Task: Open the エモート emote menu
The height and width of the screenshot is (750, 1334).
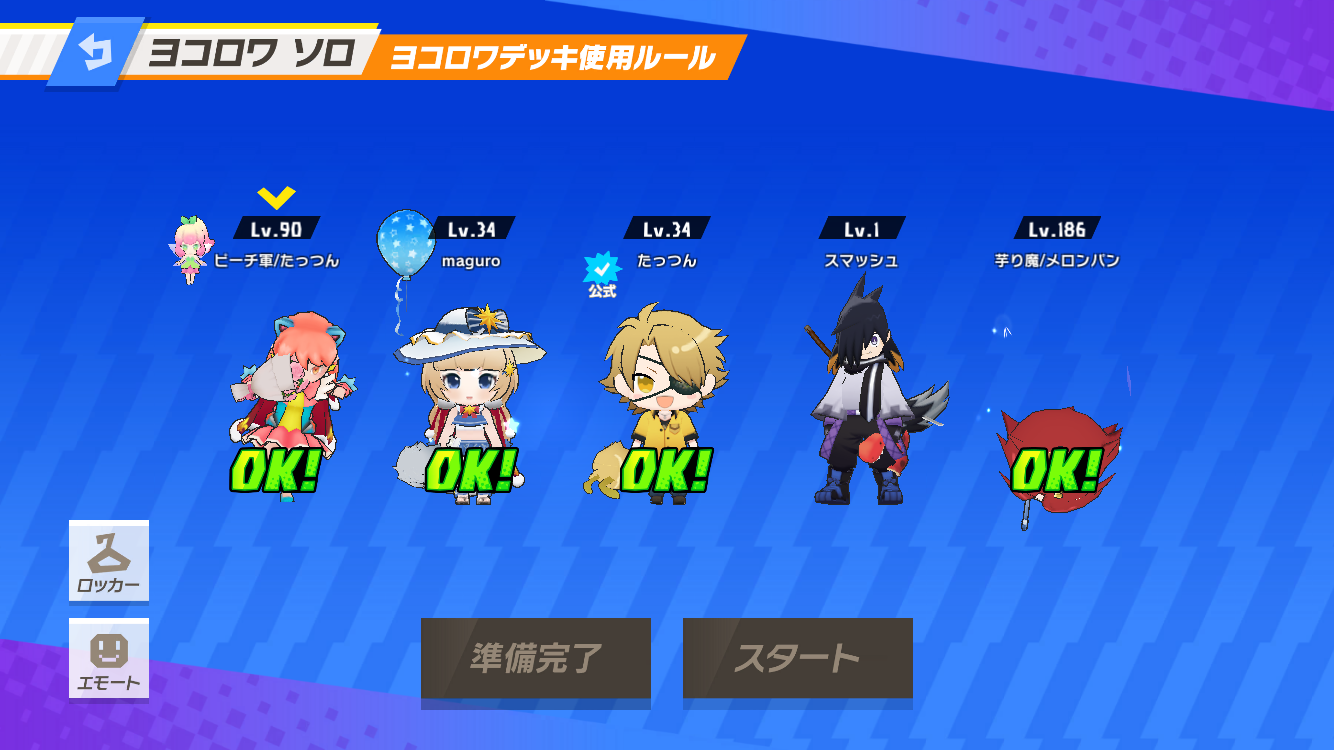Action: click(108, 659)
